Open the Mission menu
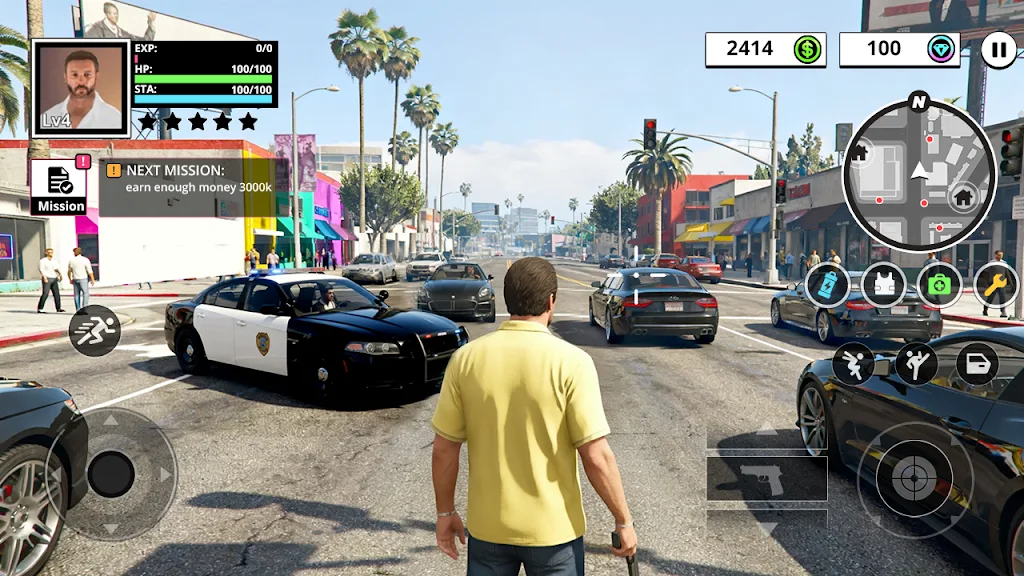The width and height of the screenshot is (1024, 576). pos(60,187)
